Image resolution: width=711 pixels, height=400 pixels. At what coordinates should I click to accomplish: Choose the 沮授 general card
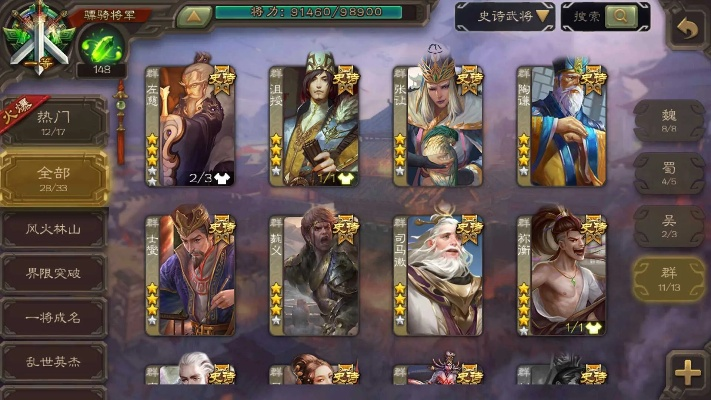(x=313, y=125)
